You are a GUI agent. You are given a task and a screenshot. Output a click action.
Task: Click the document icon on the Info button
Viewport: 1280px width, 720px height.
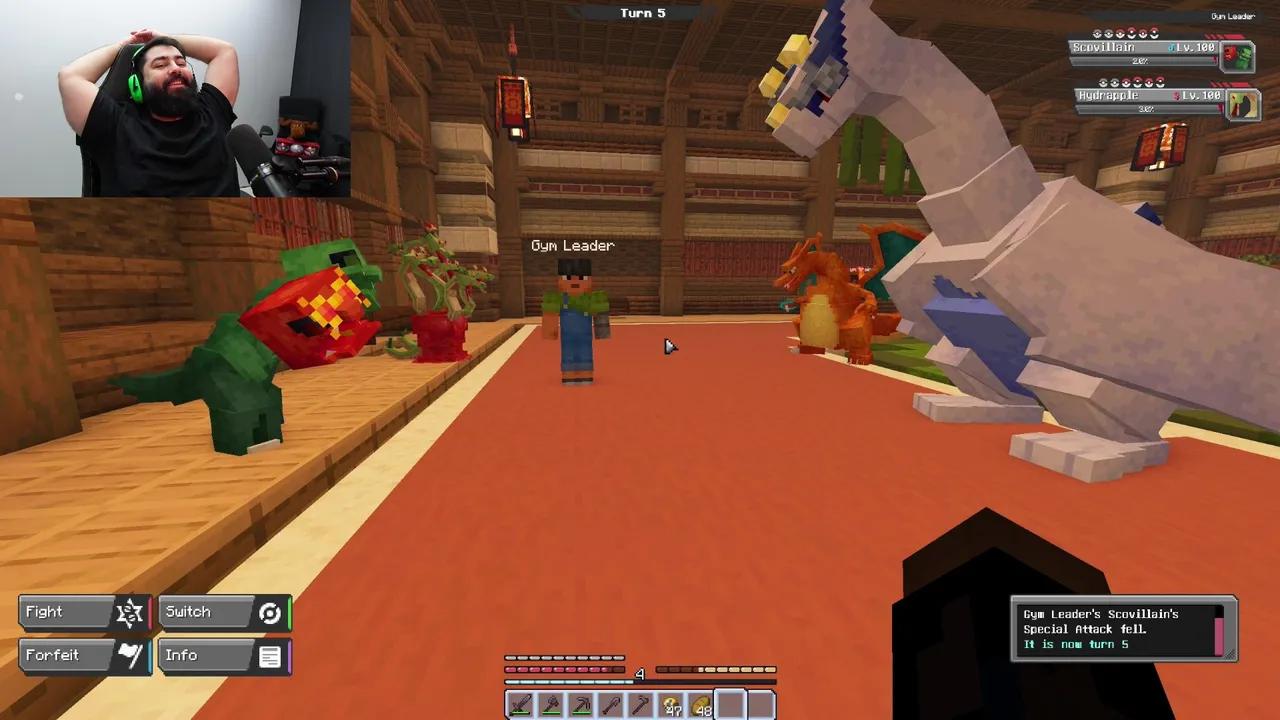270,655
